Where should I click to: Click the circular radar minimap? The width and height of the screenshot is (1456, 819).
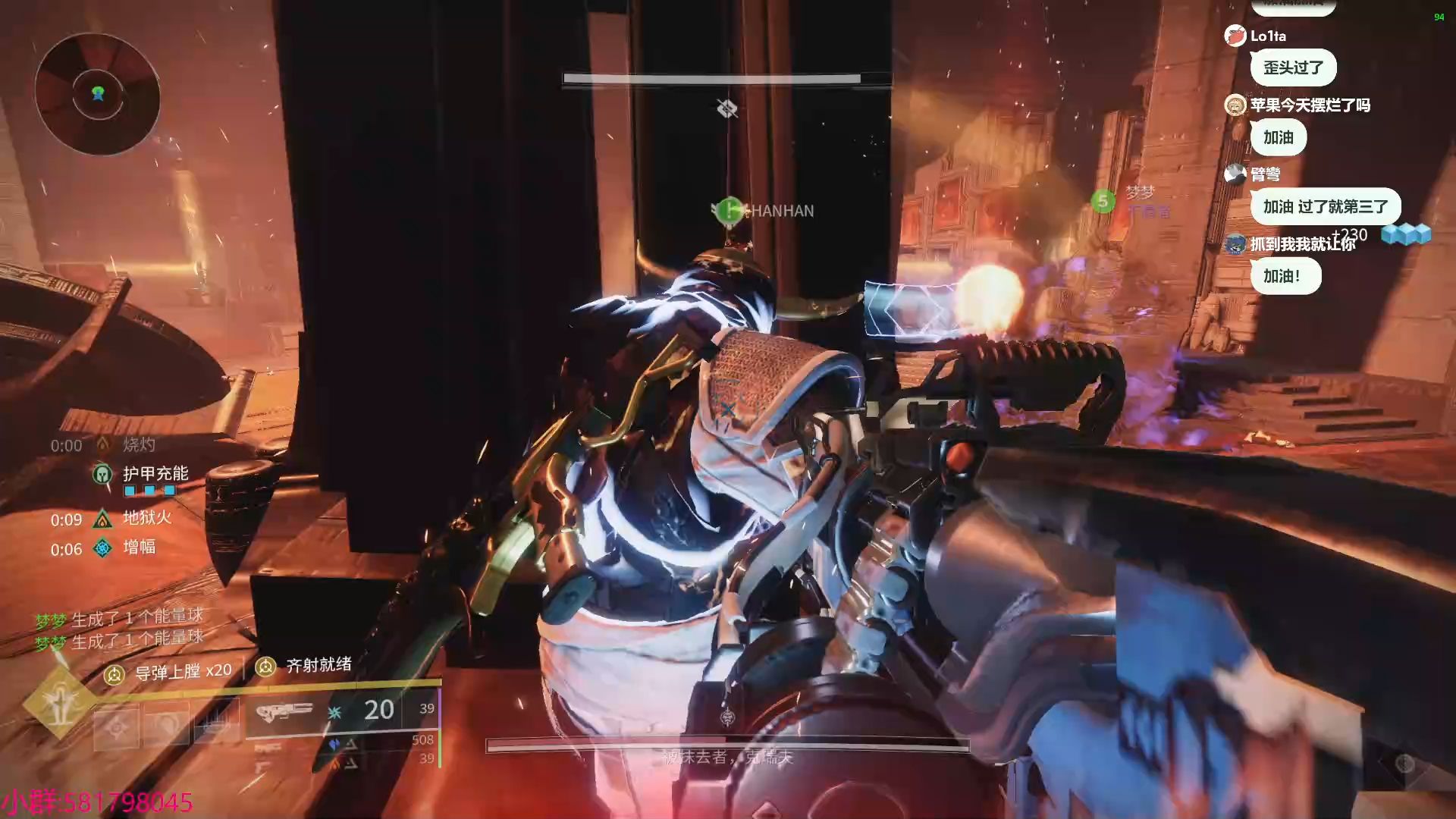98,94
